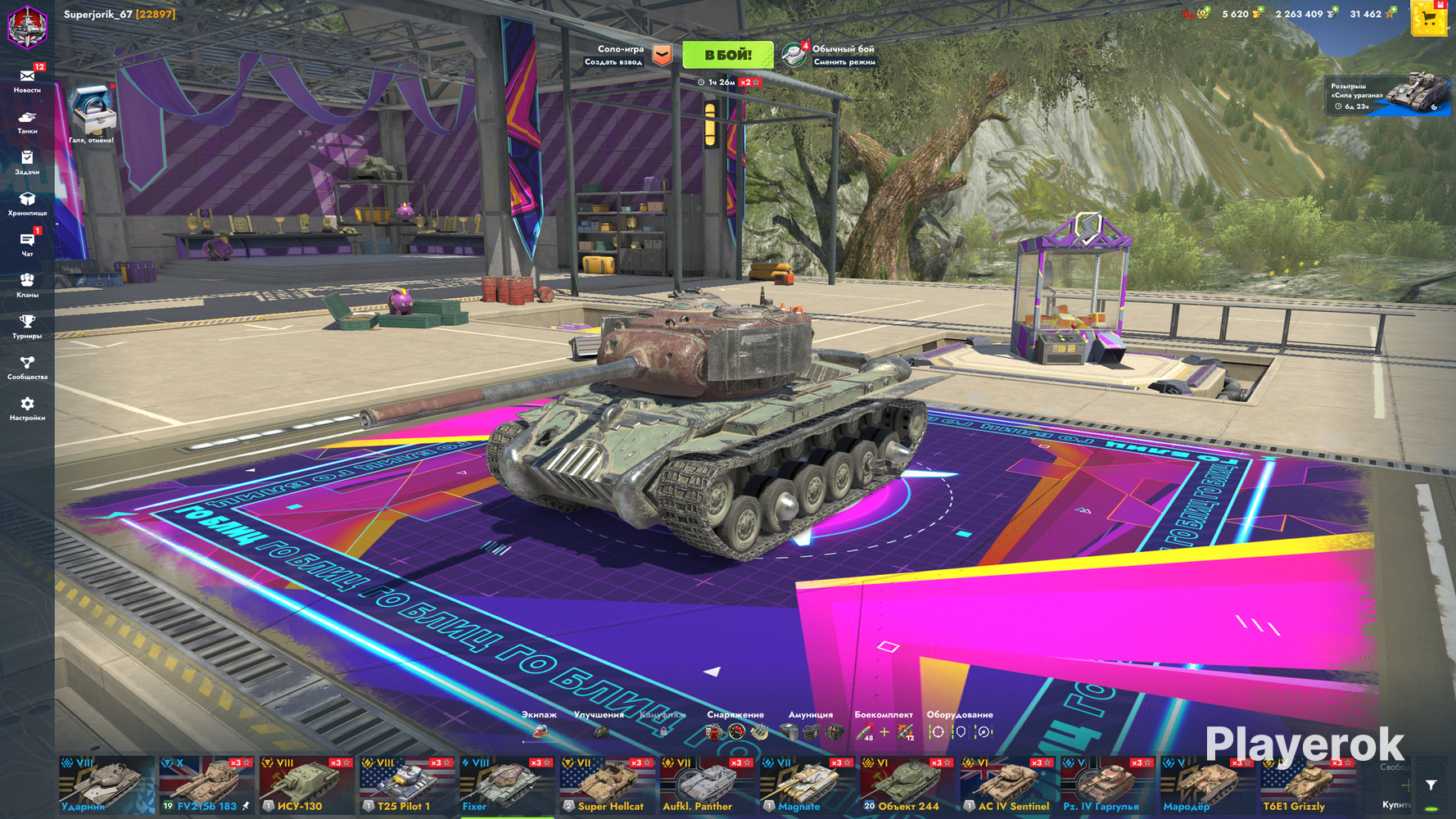Open the Сообщества community menu

point(27,366)
